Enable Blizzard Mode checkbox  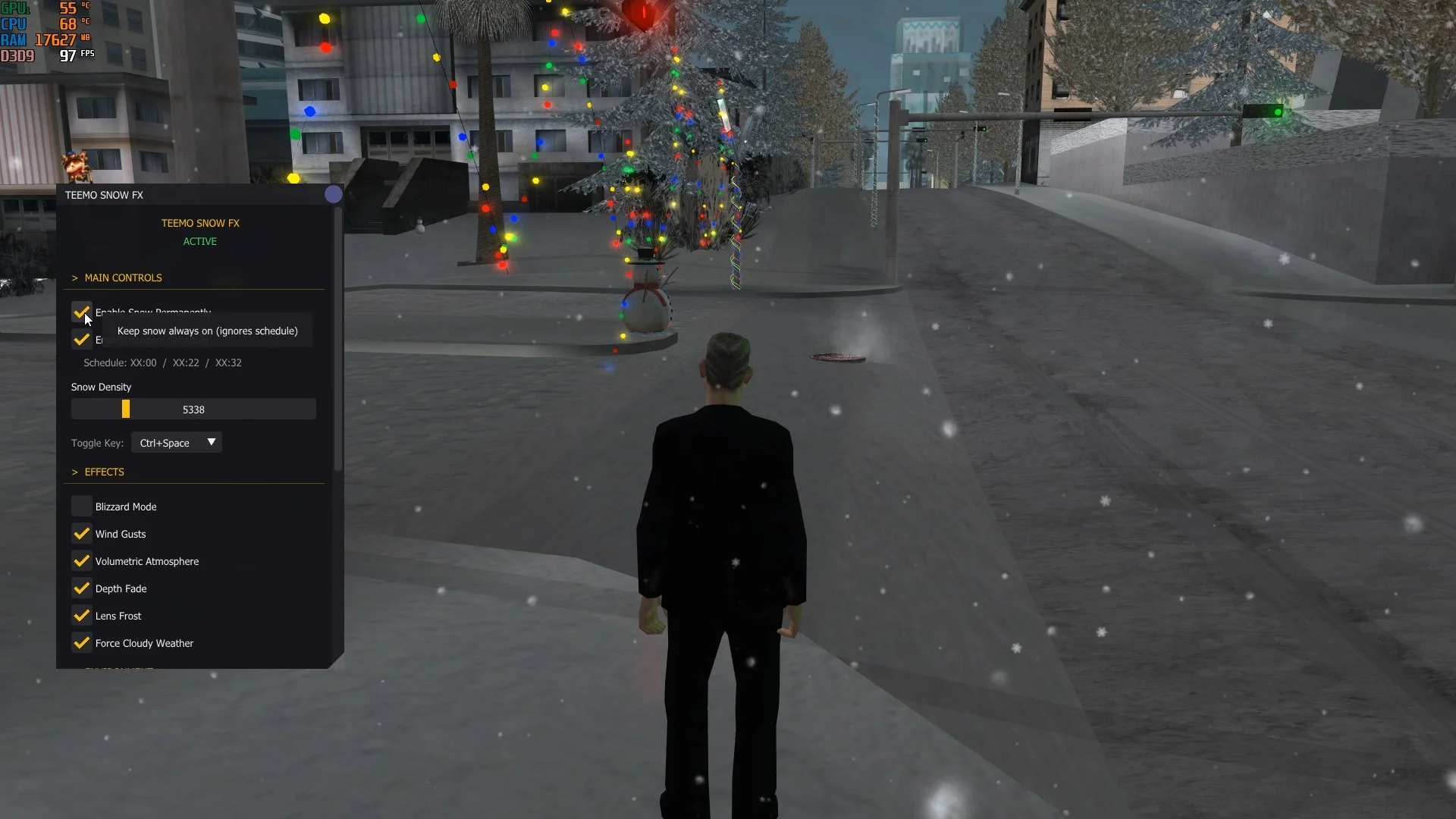coord(81,507)
